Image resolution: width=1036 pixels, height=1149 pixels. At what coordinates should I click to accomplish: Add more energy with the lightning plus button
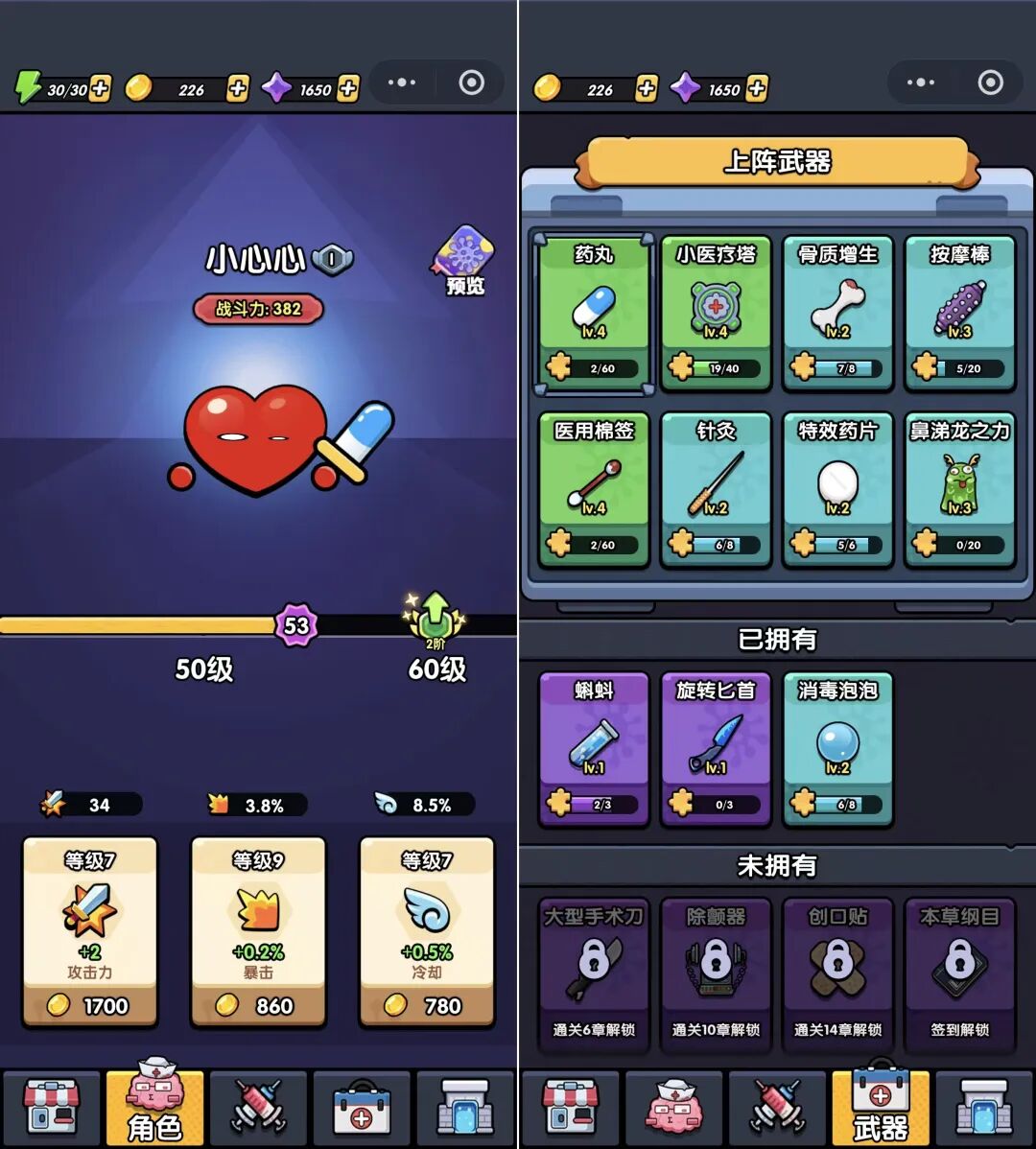(x=100, y=89)
